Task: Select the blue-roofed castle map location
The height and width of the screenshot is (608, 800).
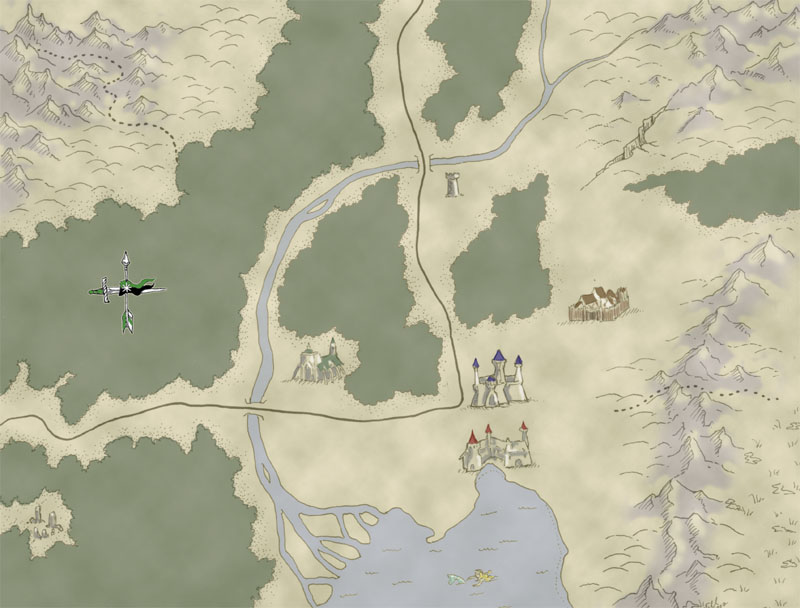Action: (x=498, y=380)
